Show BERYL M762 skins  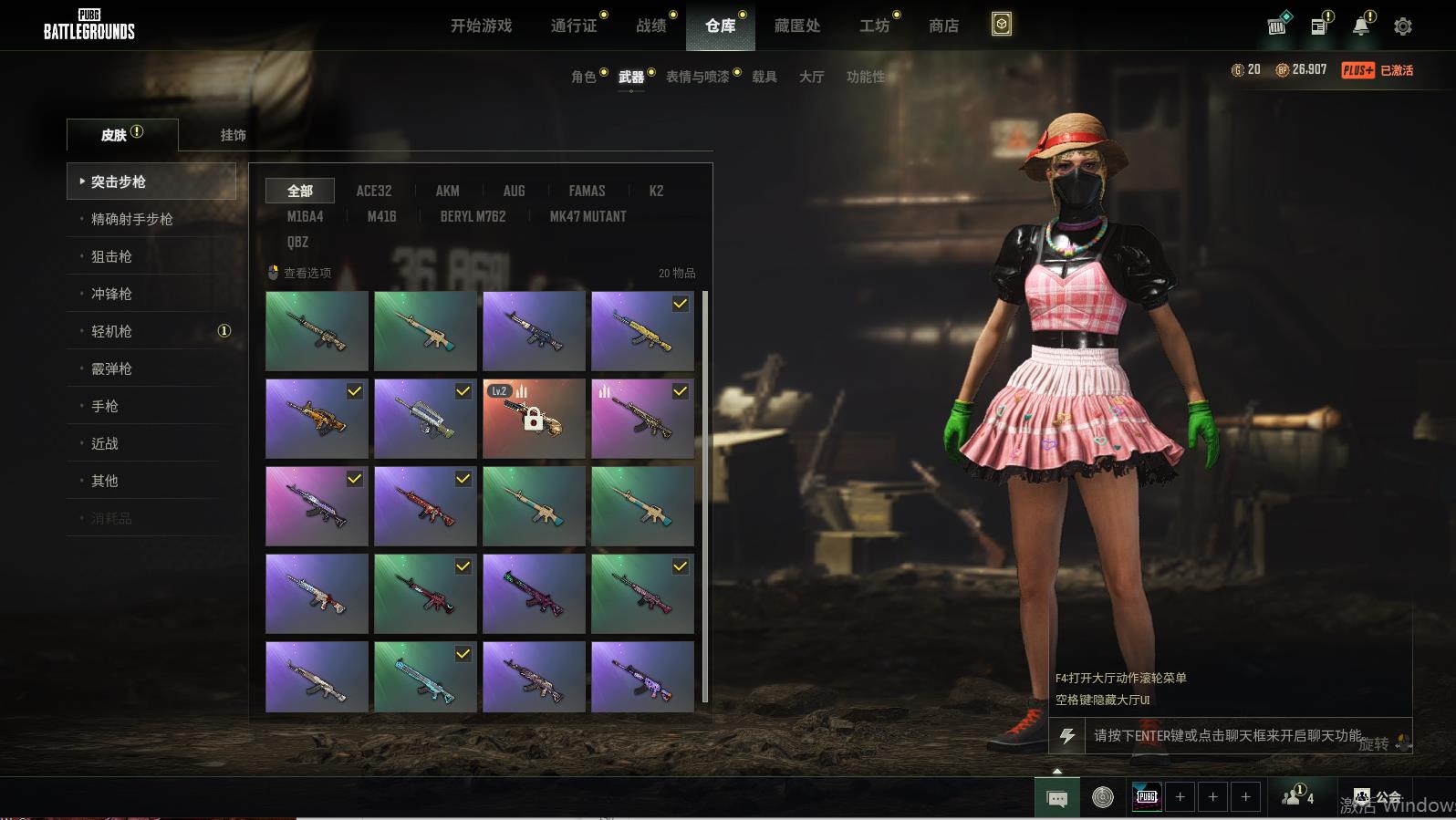(x=473, y=216)
